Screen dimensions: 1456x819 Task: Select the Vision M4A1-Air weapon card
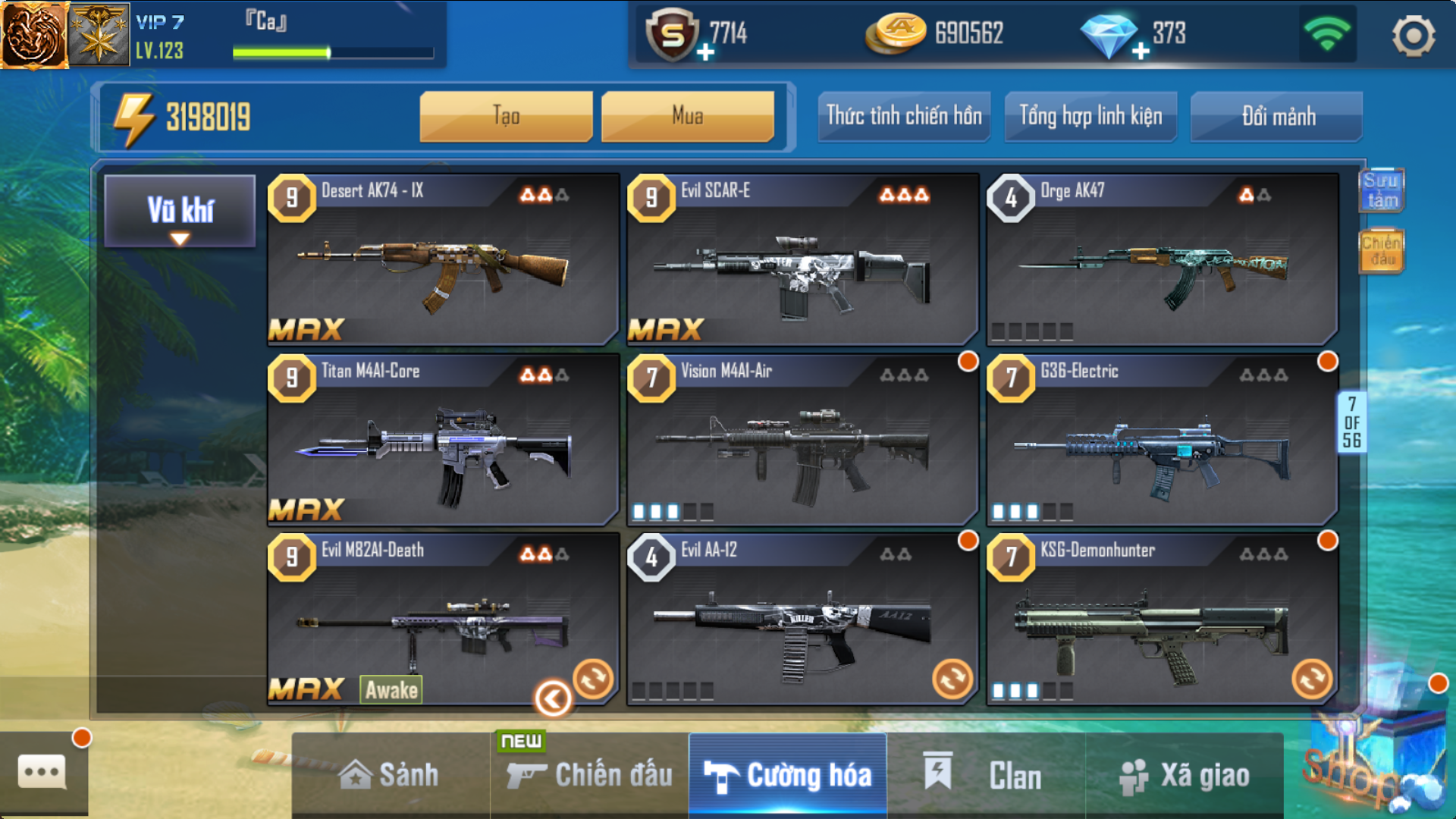[802, 440]
